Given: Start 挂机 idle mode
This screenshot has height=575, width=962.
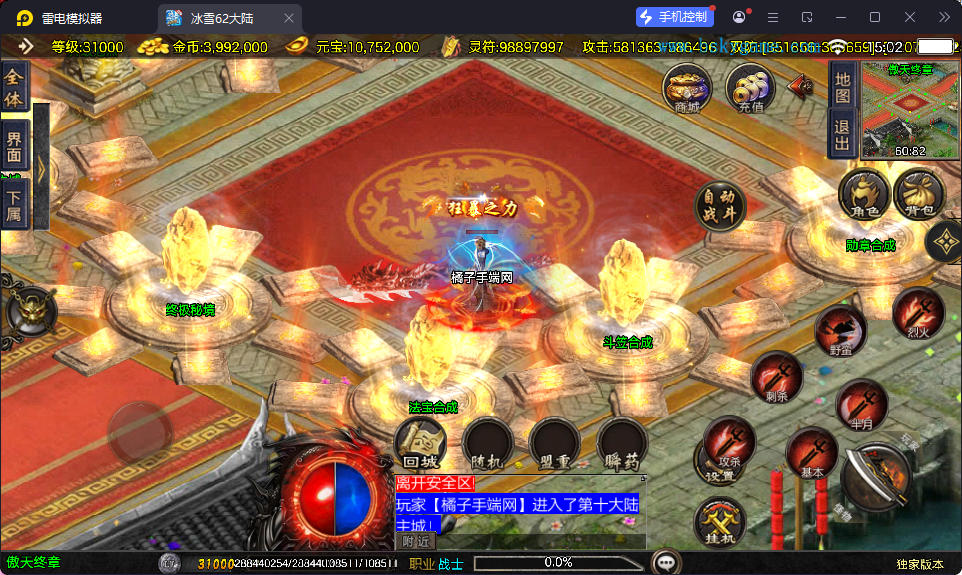Looking at the screenshot, I should (720, 522).
